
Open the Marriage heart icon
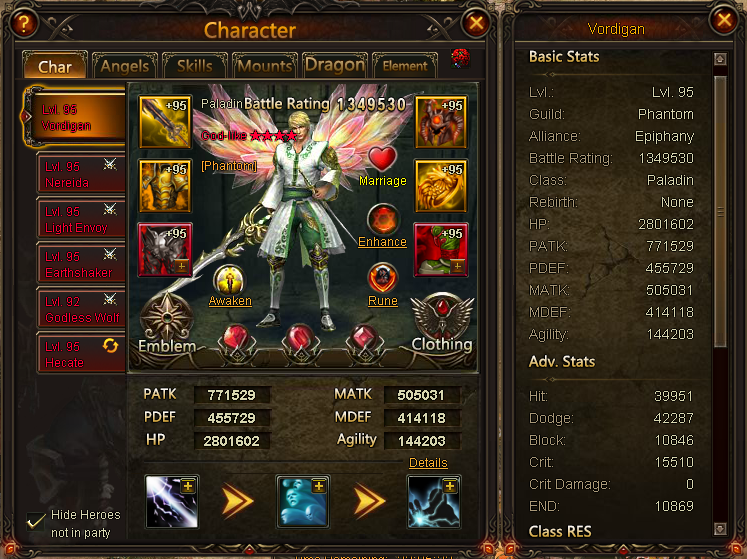click(x=383, y=160)
